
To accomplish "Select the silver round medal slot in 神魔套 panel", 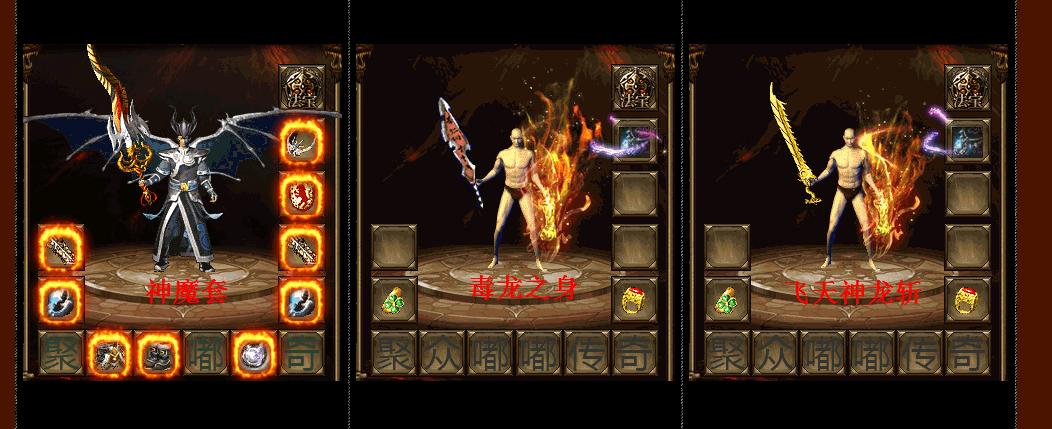I will click(253, 353).
